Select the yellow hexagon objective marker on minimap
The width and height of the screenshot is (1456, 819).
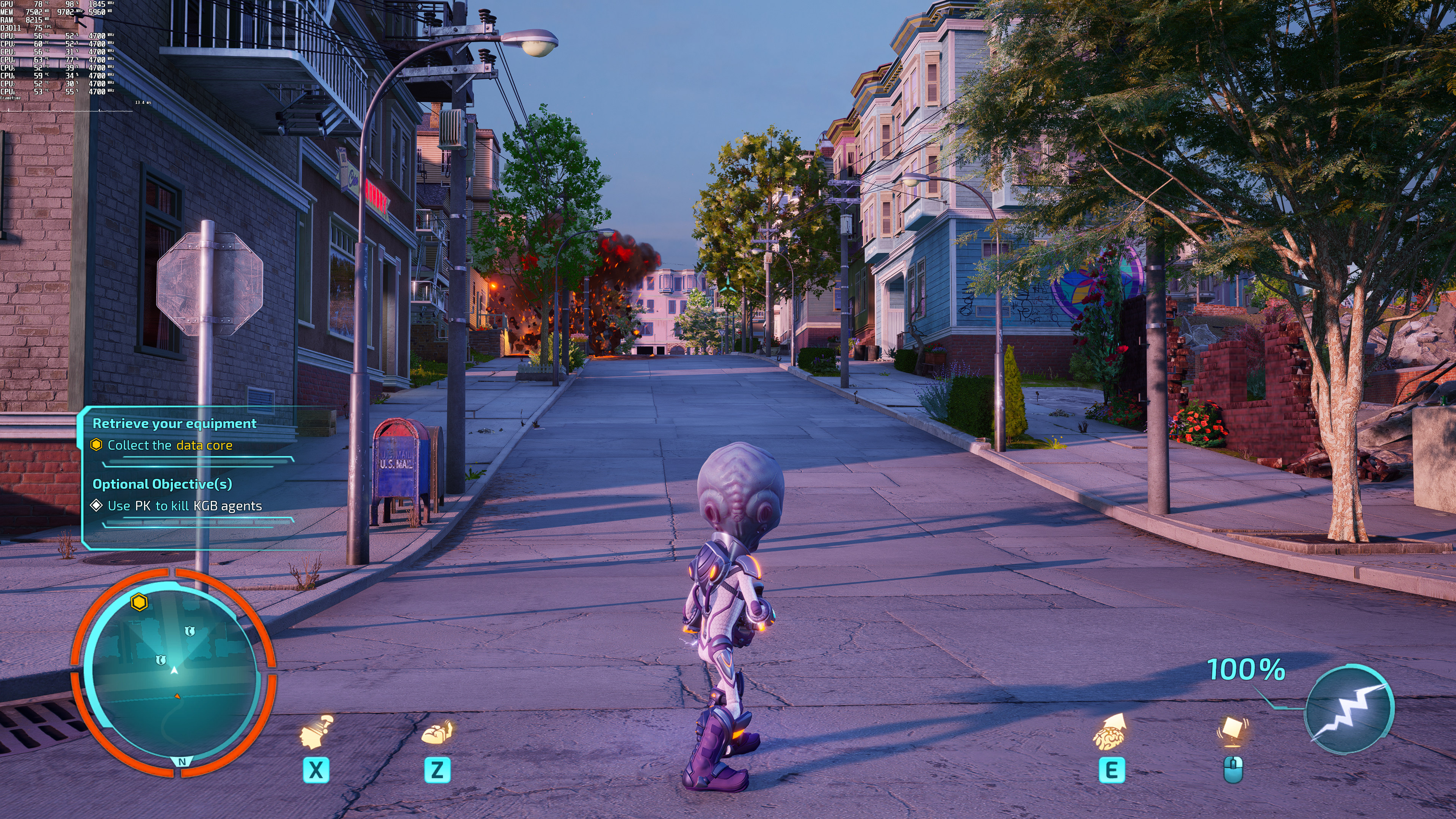(x=139, y=602)
